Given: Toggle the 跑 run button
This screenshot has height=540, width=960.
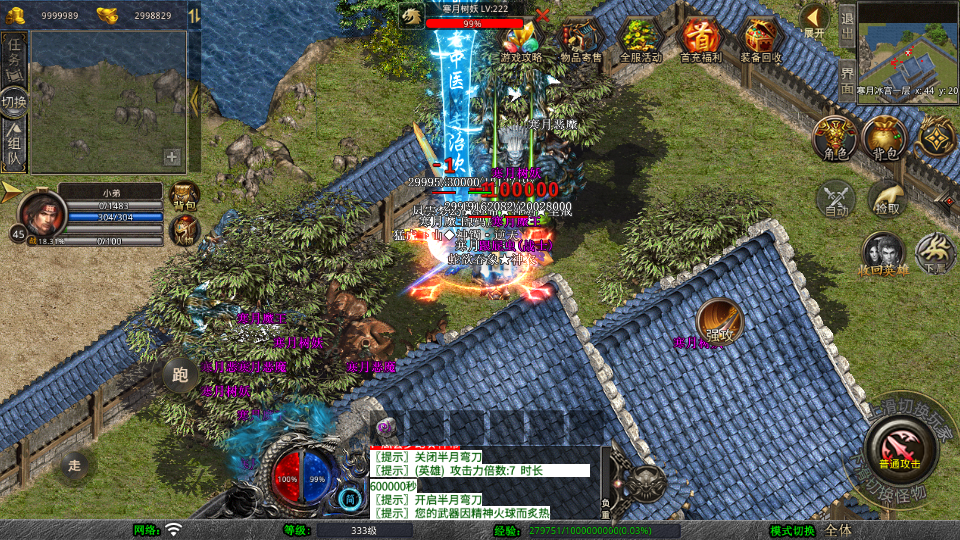Looking at the screenshot, I should pyautogui.click(x=180, y=376).
